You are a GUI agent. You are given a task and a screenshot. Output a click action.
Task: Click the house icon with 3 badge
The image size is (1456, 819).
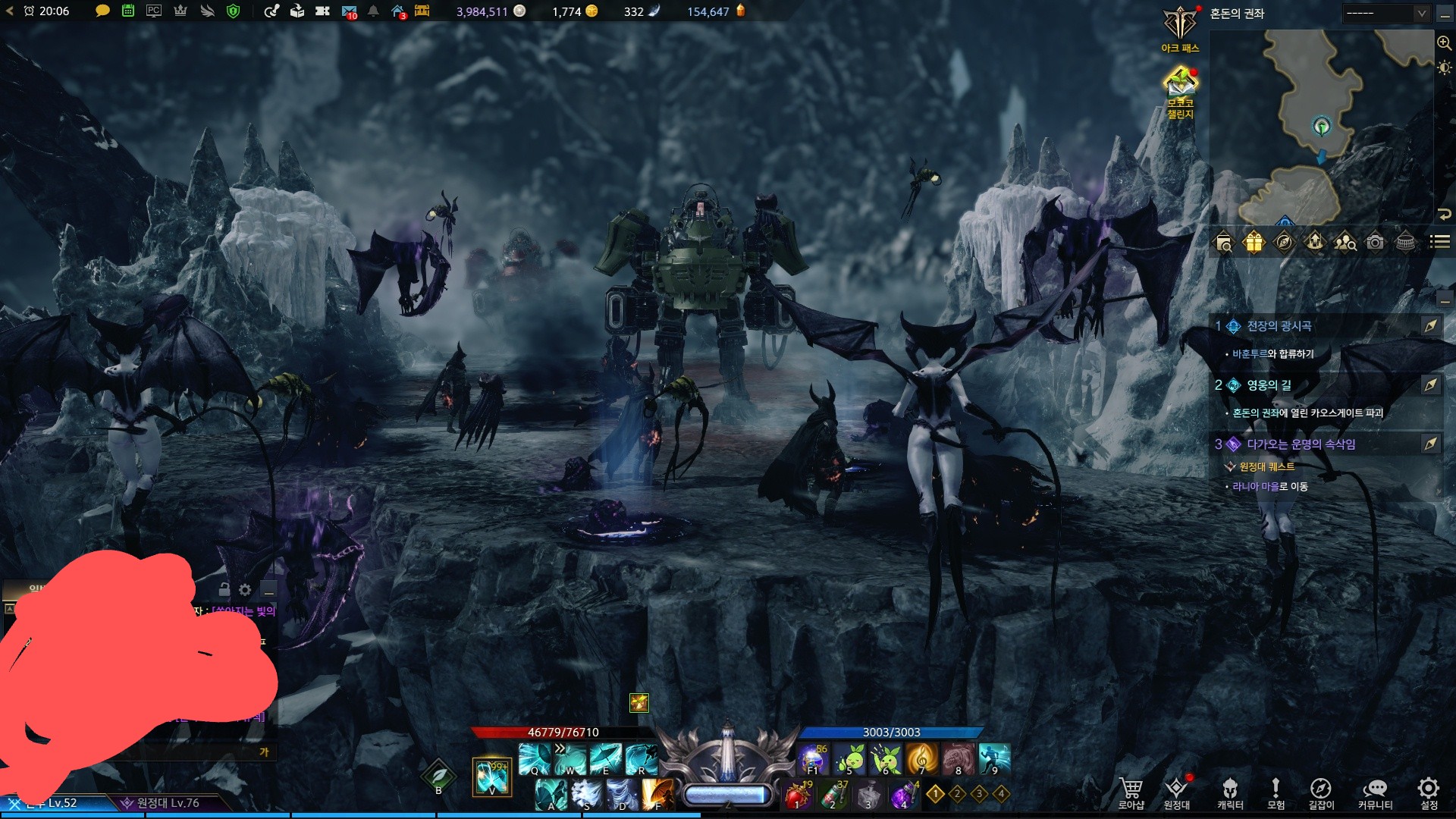point(398,11)
